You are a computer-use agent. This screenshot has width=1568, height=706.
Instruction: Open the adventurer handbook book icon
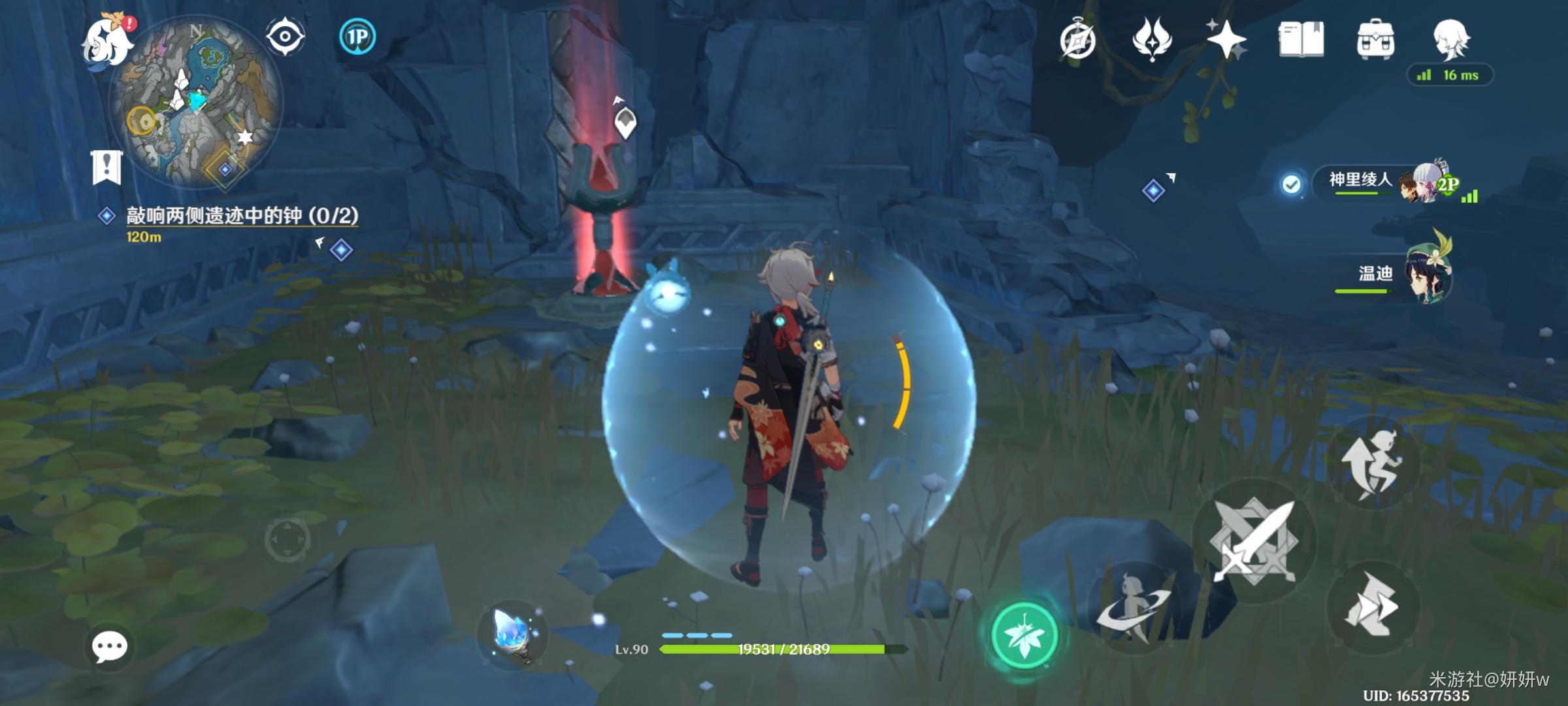coord(1301,39)
